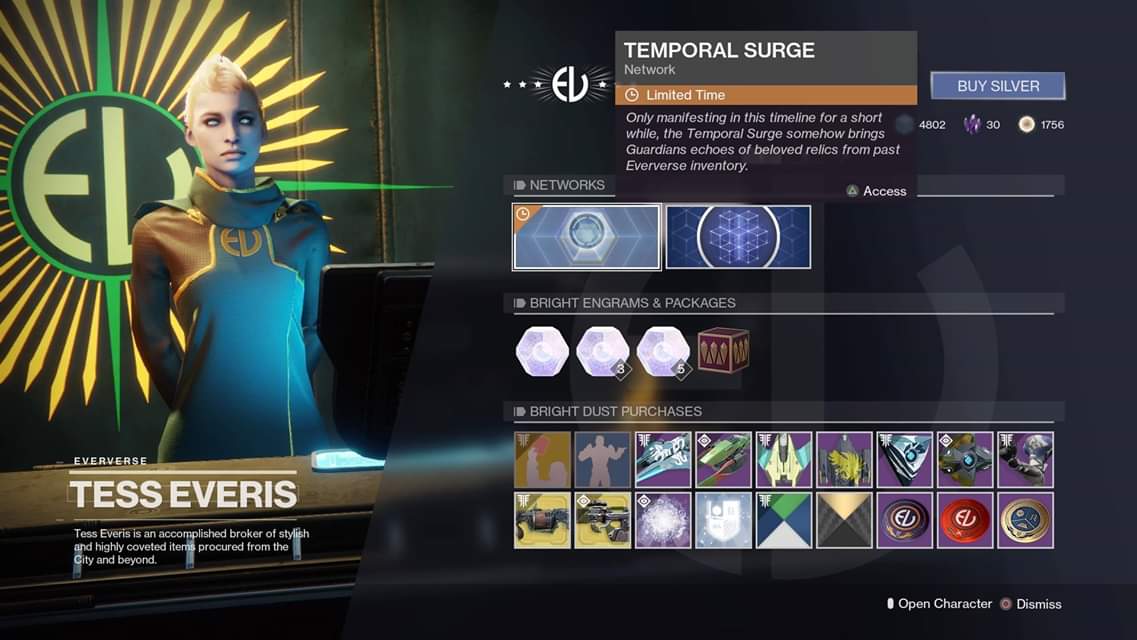Select the yellow-winged jumpship item
This screenshot has height=640, width=1137.
tap(784, 459)
